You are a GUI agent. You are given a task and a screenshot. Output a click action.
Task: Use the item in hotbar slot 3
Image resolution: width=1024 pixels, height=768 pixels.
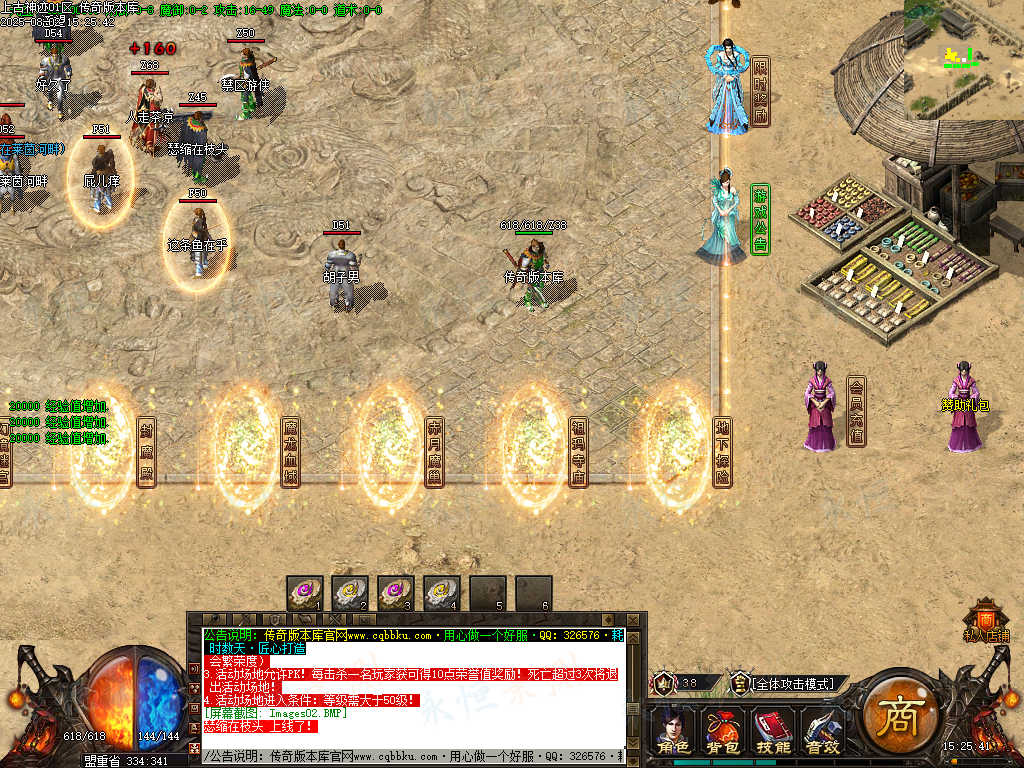click(x=396, y=592)
